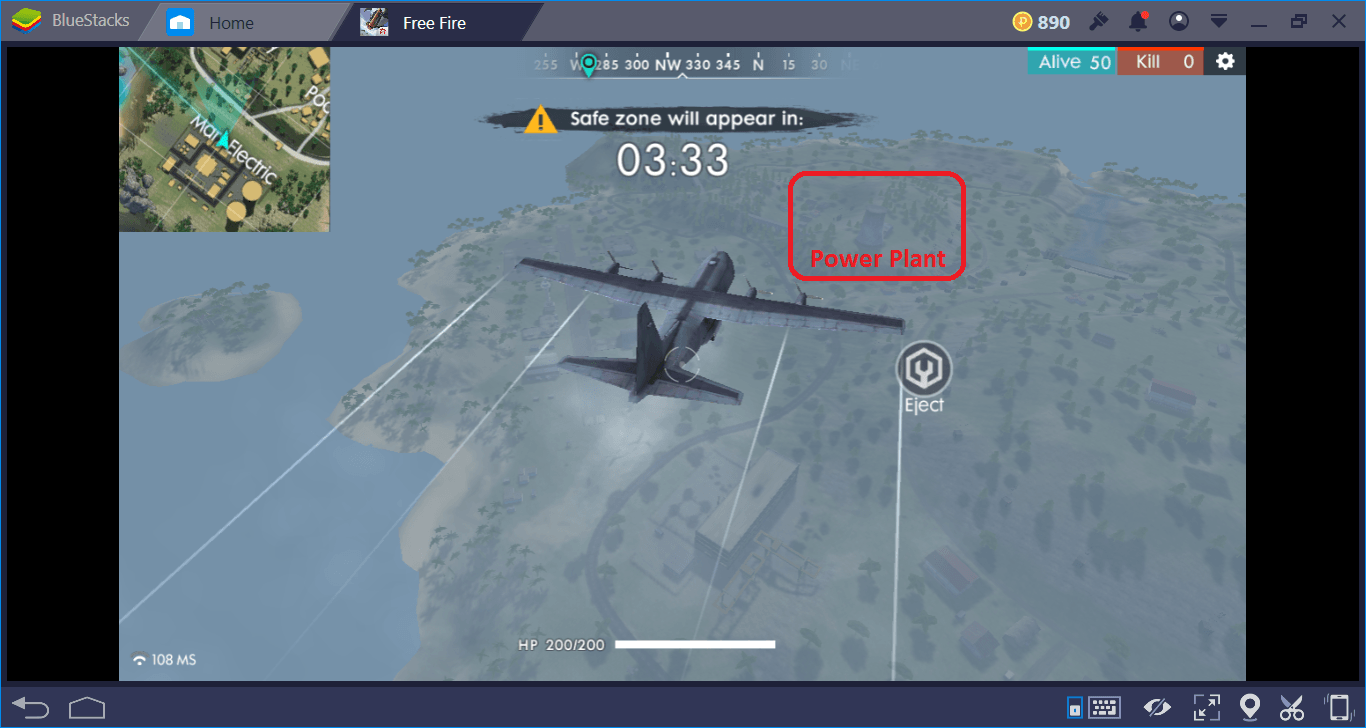This screenshot has height=728, width=1366.
Task: Click the Alive 50 counter
Action: coord(1071,60)
